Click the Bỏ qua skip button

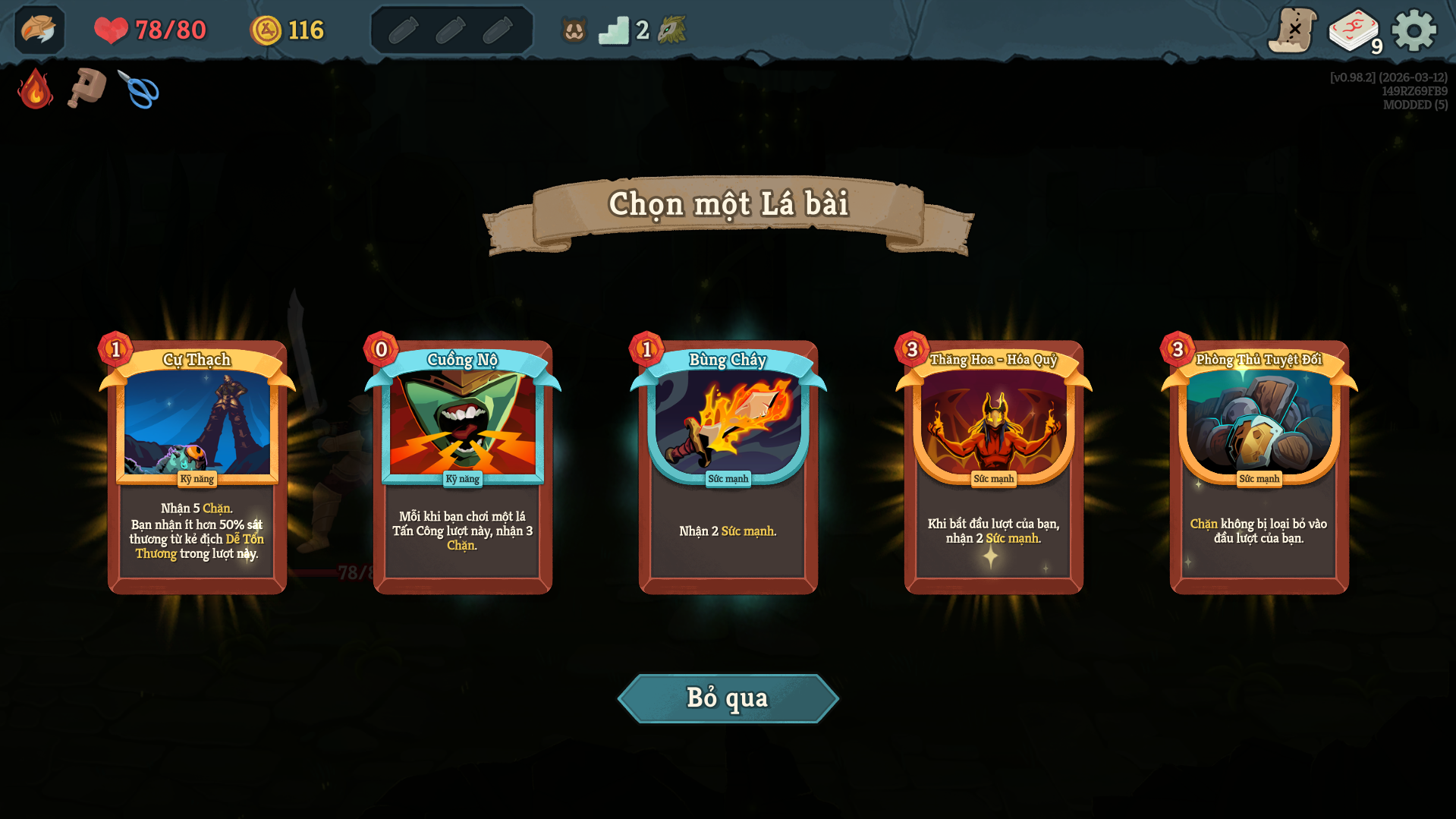click(x=728, y=698)
